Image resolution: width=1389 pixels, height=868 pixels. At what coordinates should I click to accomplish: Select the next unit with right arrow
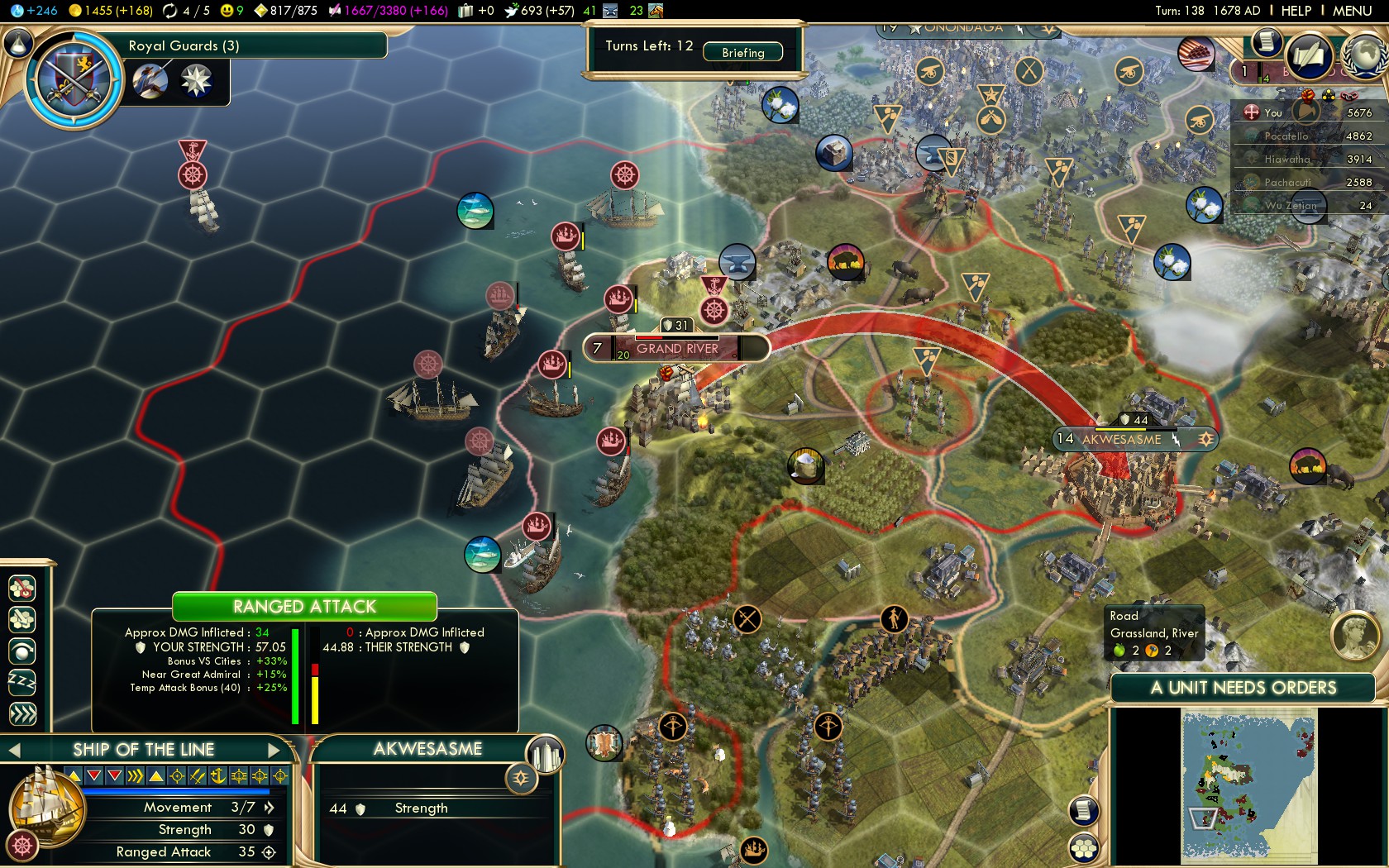275,750
